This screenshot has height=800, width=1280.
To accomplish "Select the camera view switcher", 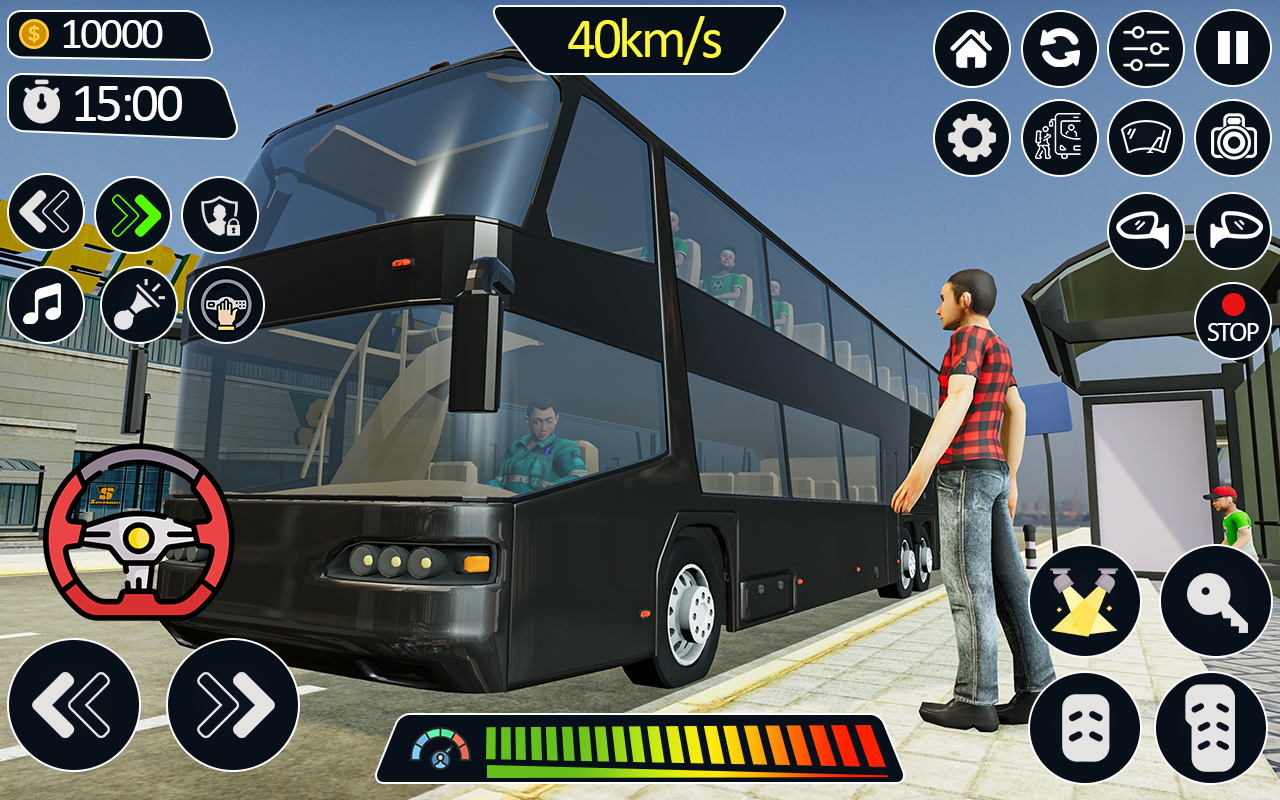I will point(1234,138).
